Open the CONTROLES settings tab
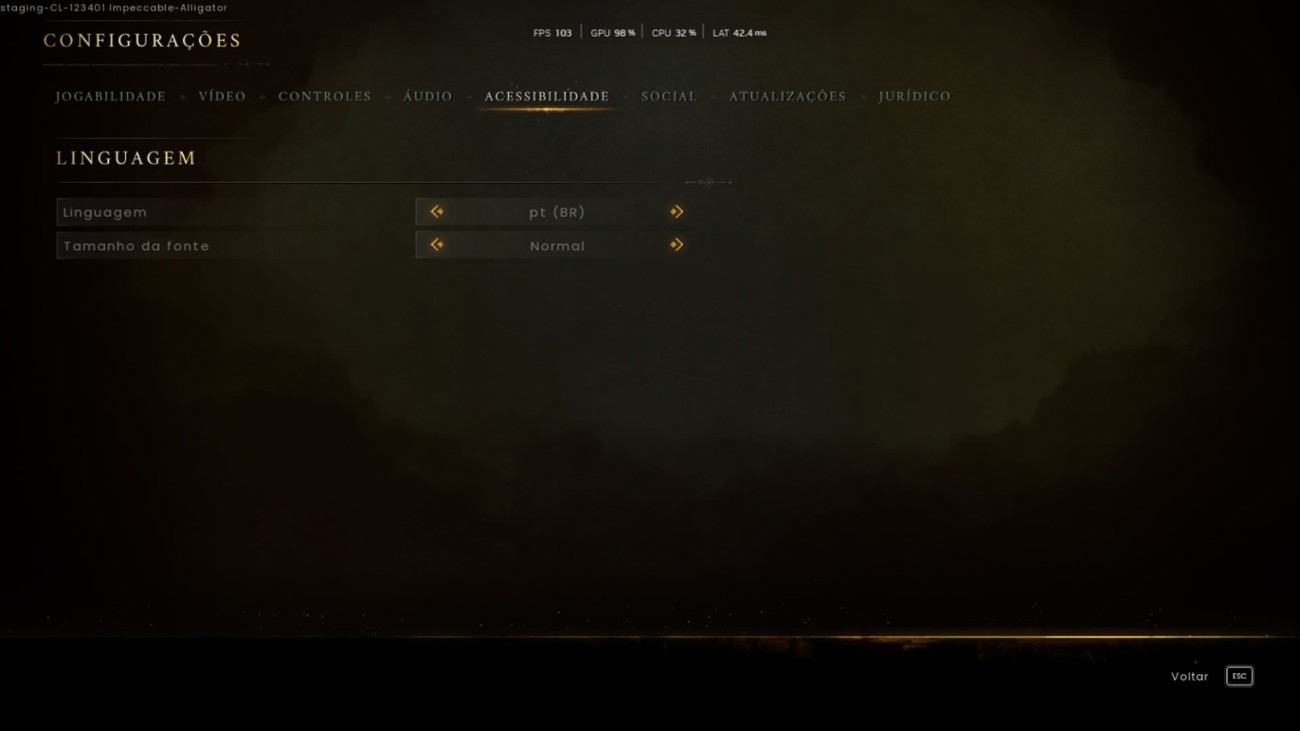Viewport: 1300px width, 731px height. pyautogui.click(x=324, y=96)
